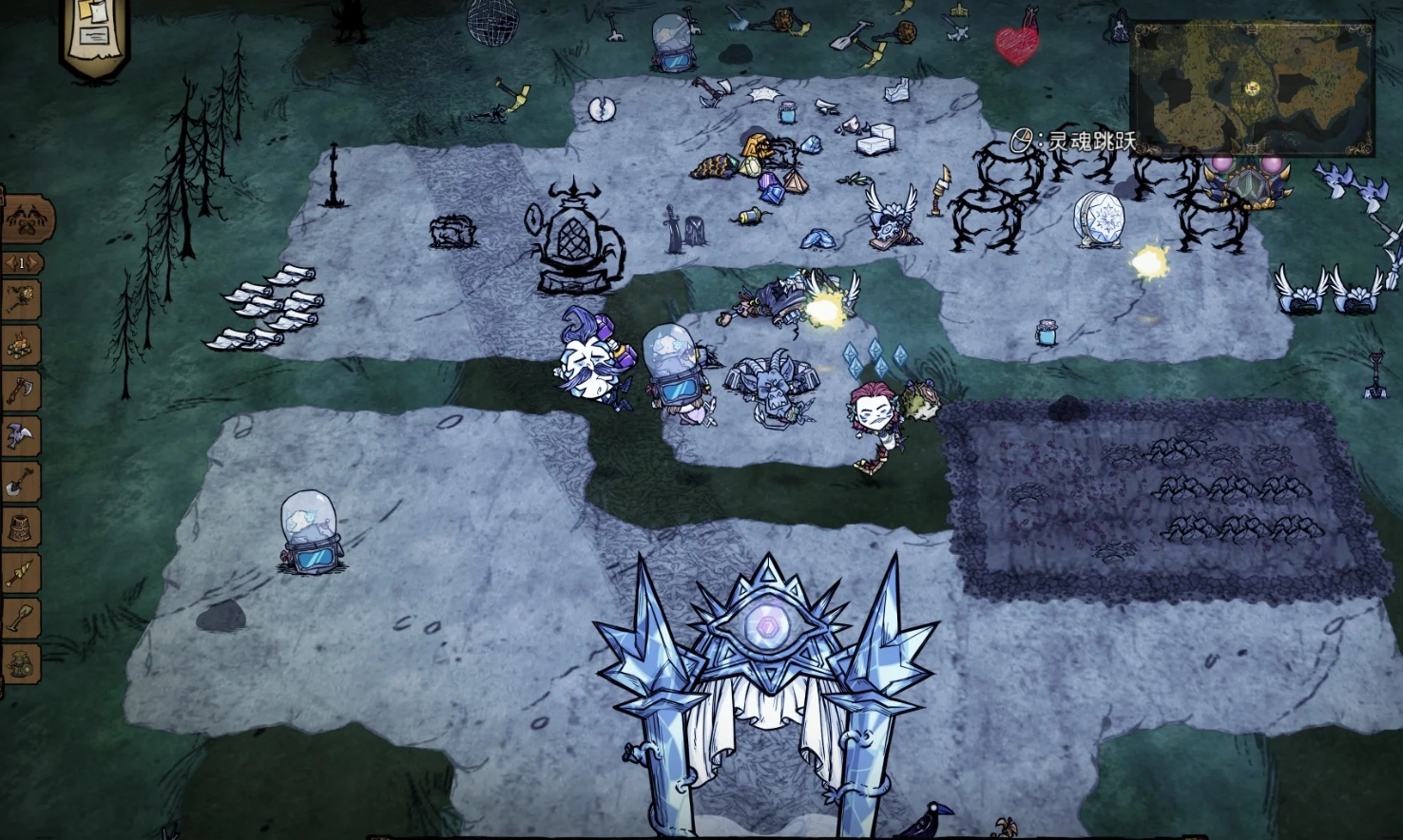Choose the pinned spear recipe
Image resolution: width=1403 pixels, height=840 pixels.
click(21, 573)
